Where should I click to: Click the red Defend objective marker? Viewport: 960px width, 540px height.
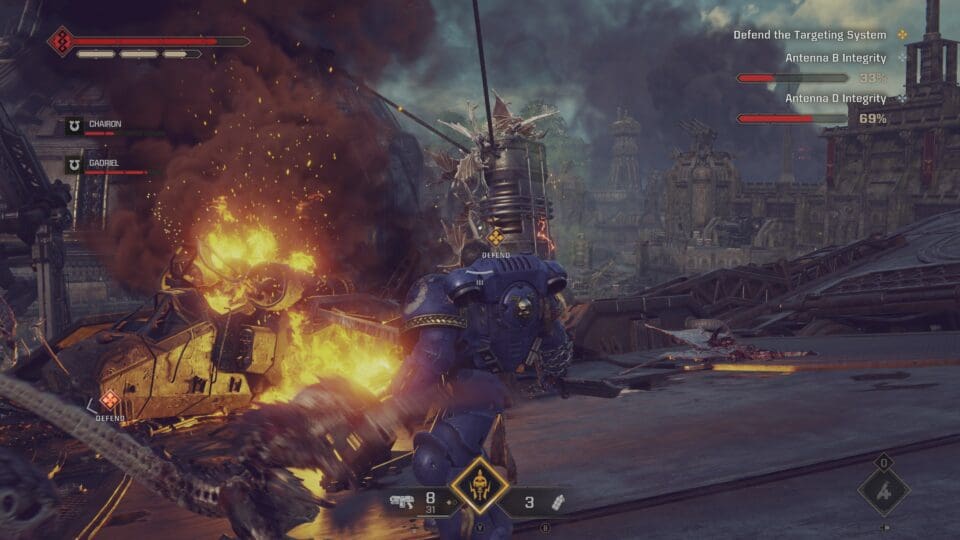pos(109,400)
